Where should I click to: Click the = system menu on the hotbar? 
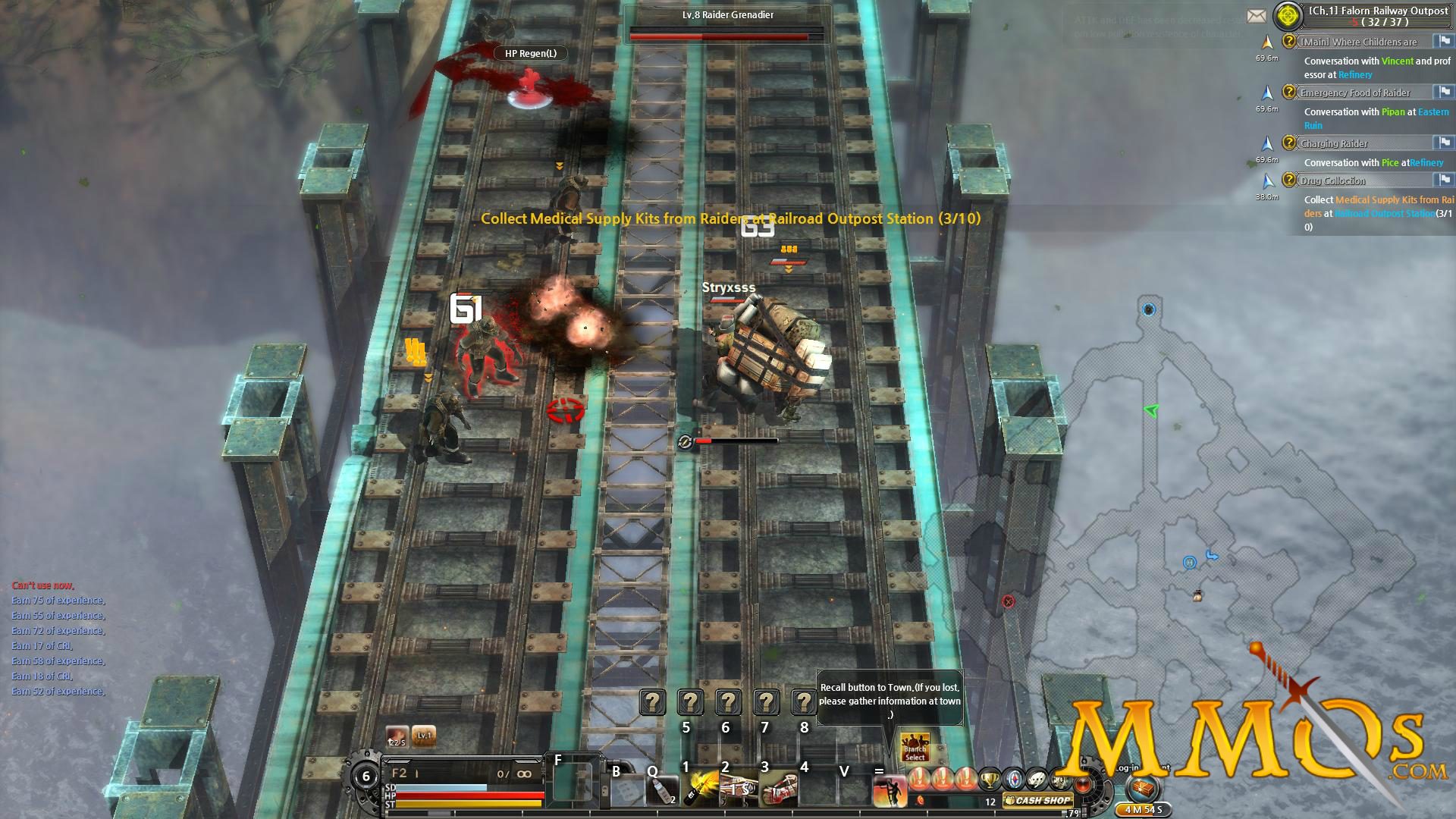878,770
